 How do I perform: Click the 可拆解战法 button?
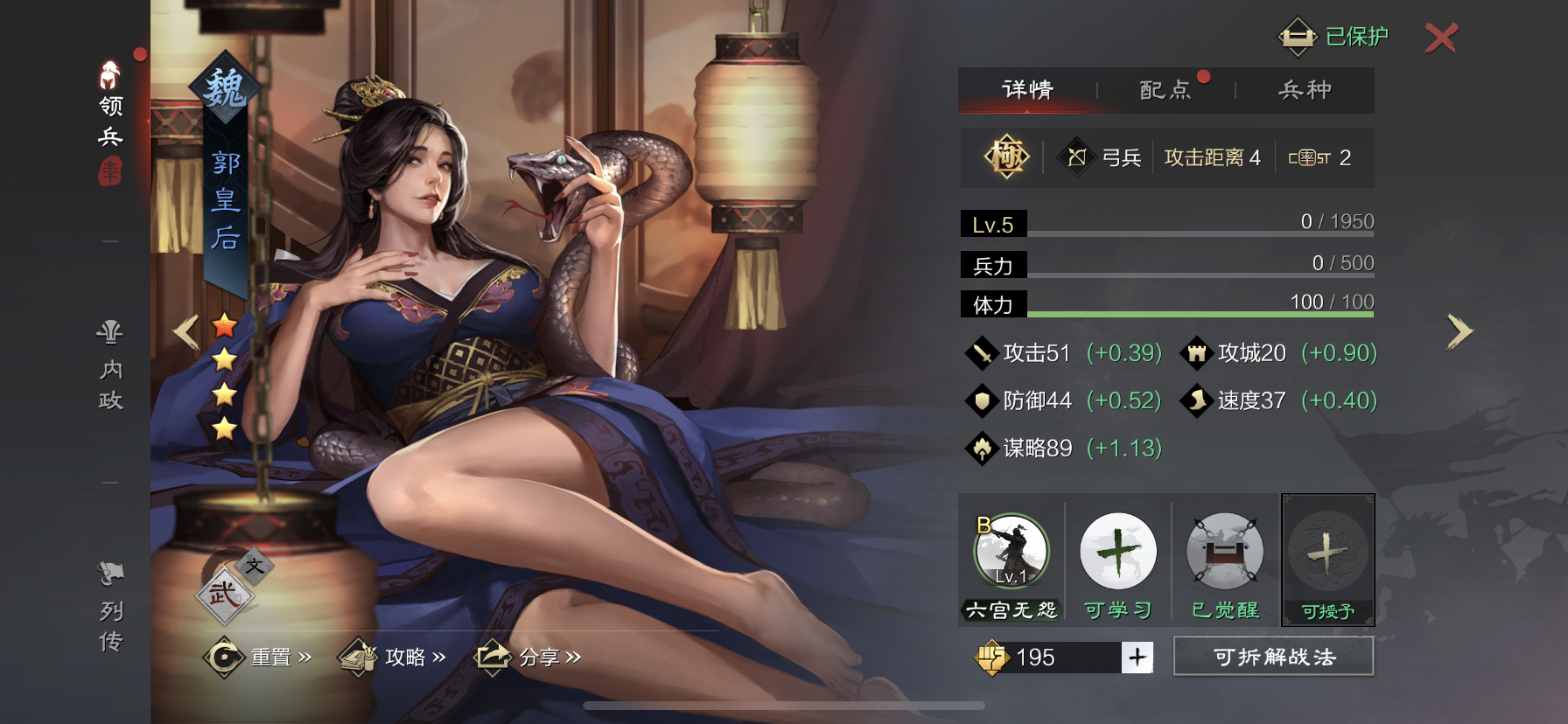(1273, 657)
